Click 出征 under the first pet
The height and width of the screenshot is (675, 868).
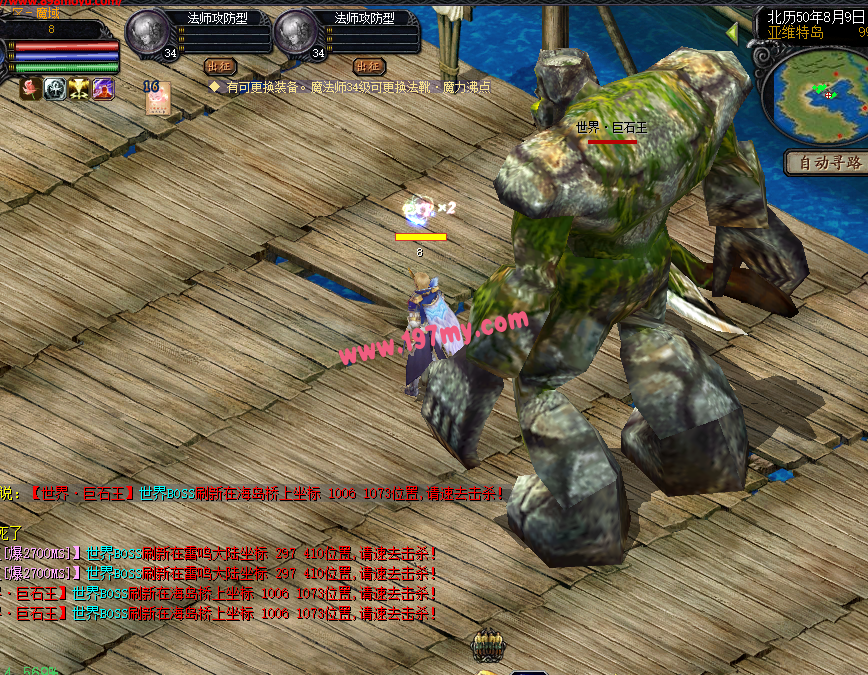220,66
